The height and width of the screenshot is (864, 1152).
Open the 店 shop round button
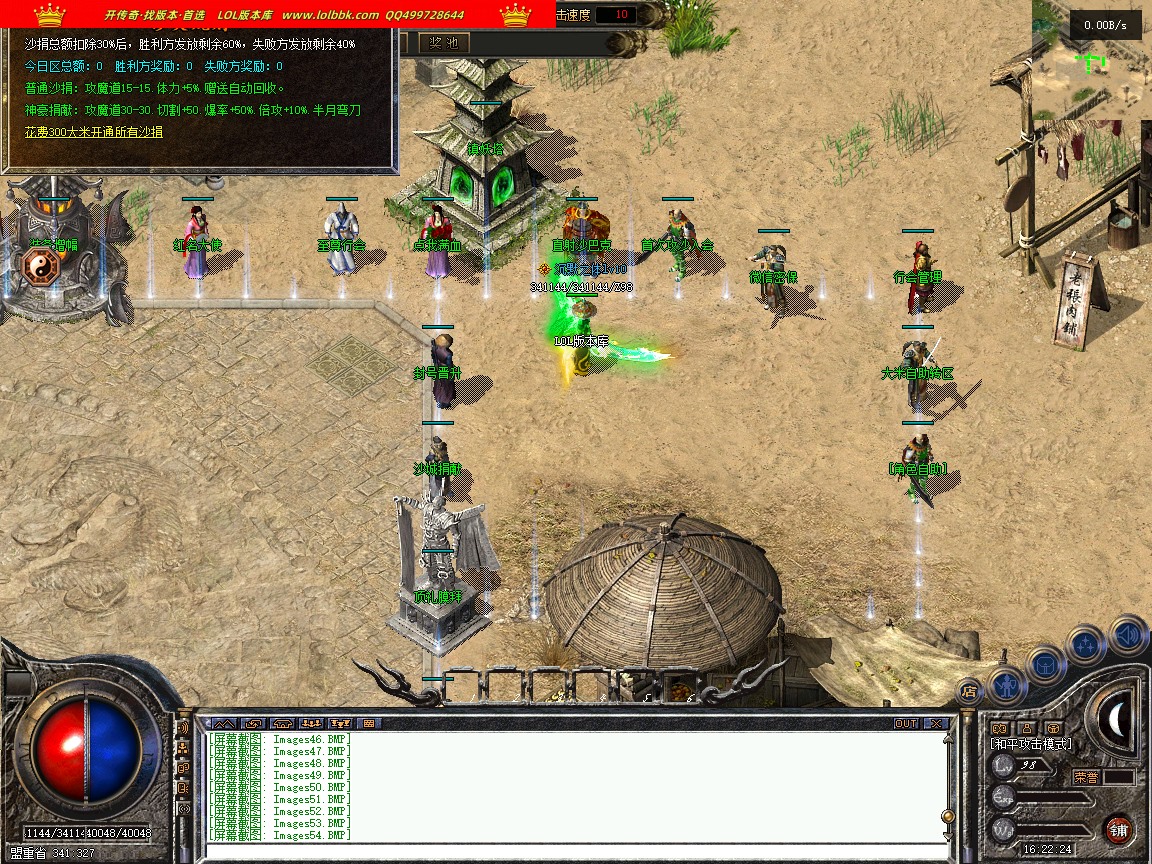969,689
